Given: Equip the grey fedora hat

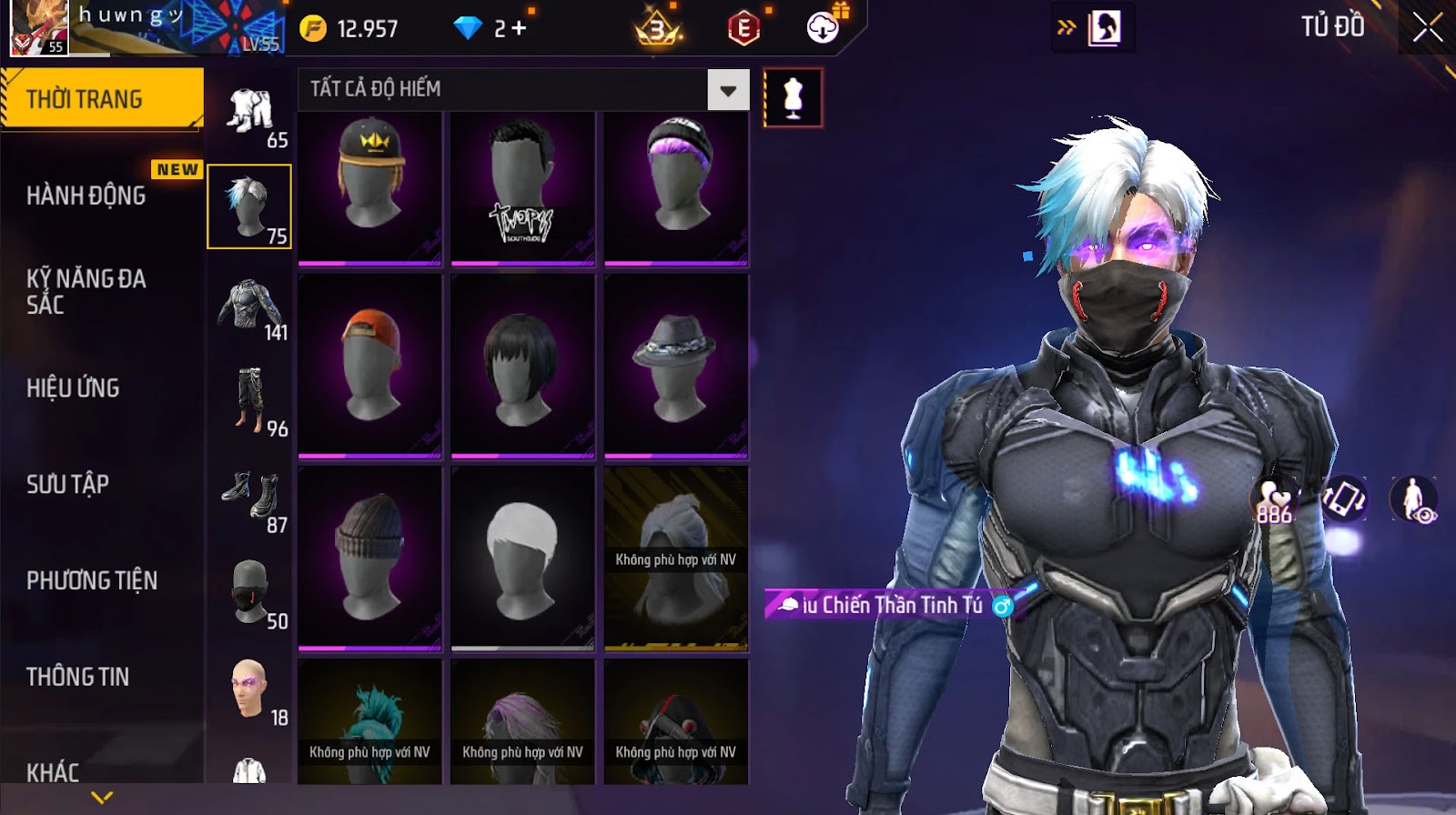Looking at the screenshot, I should (676, 366).
